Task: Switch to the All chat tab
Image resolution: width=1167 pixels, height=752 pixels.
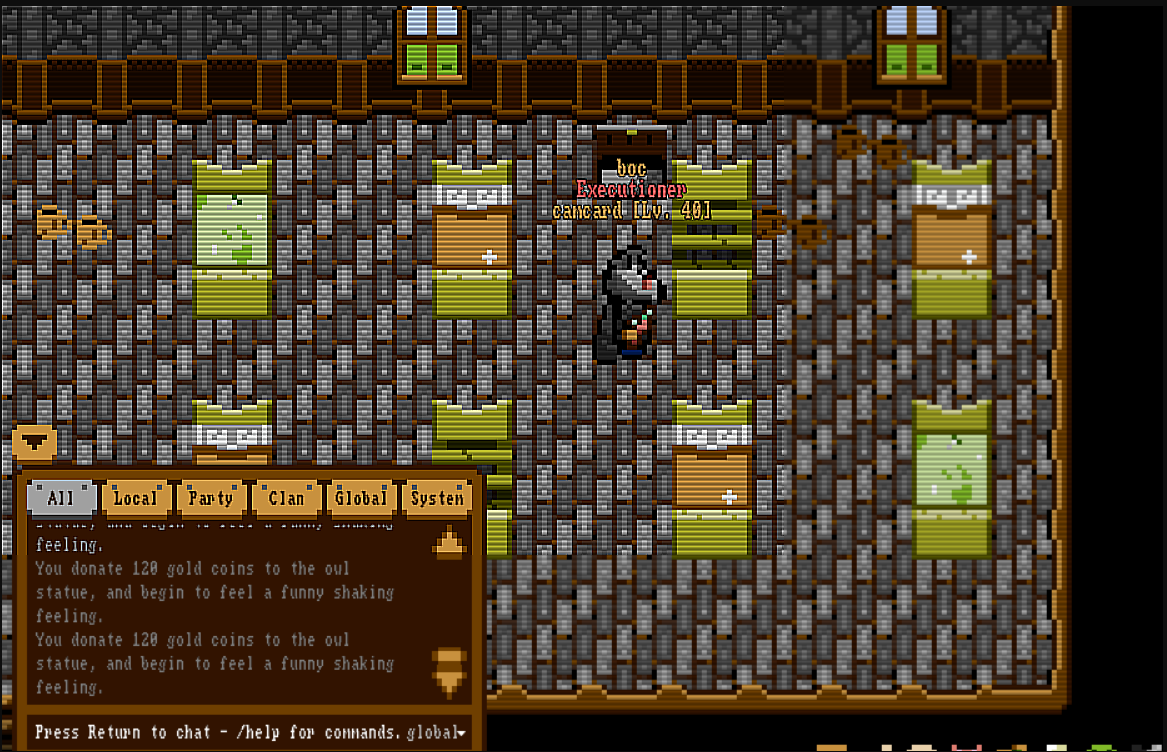Action: 61,497
